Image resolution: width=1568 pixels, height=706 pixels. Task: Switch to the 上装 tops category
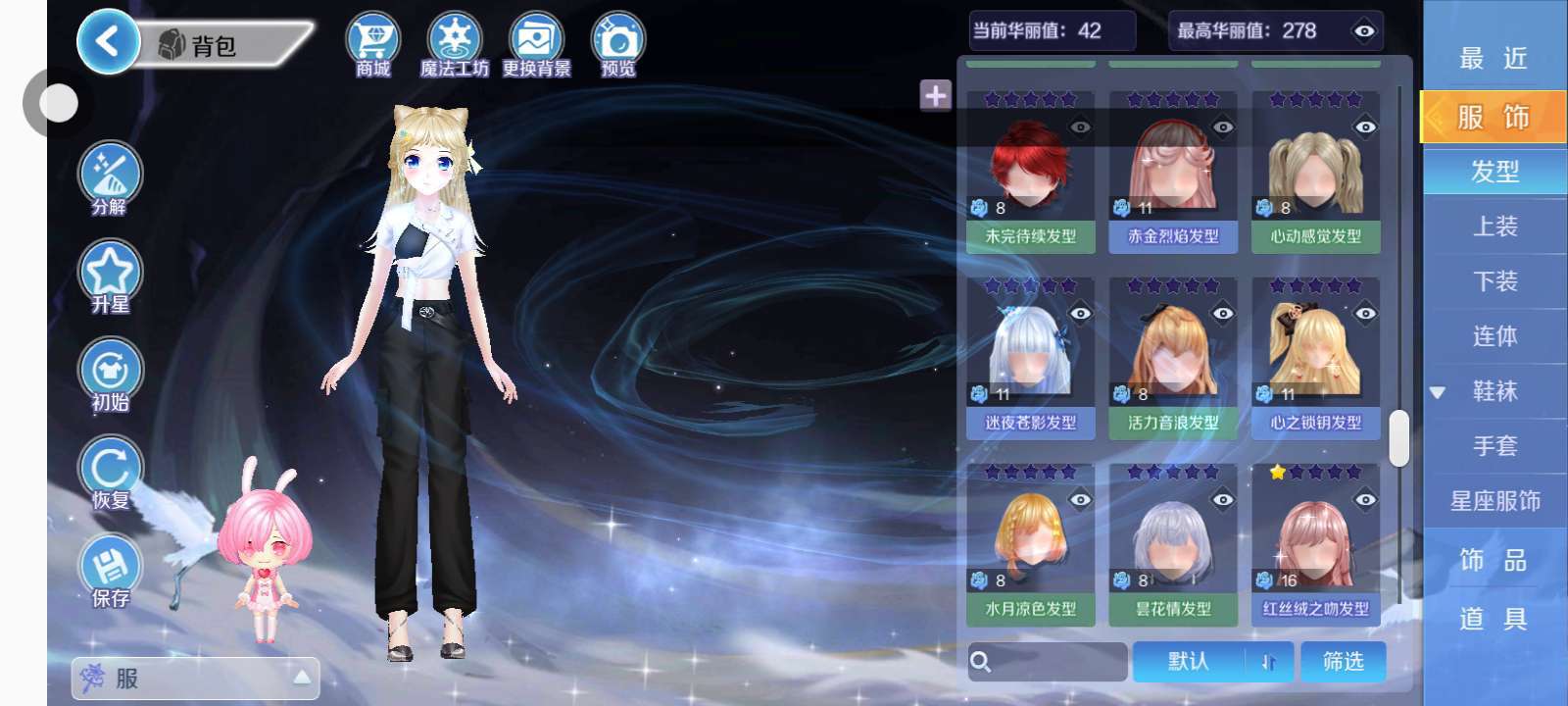click(x=1494, y=227)
